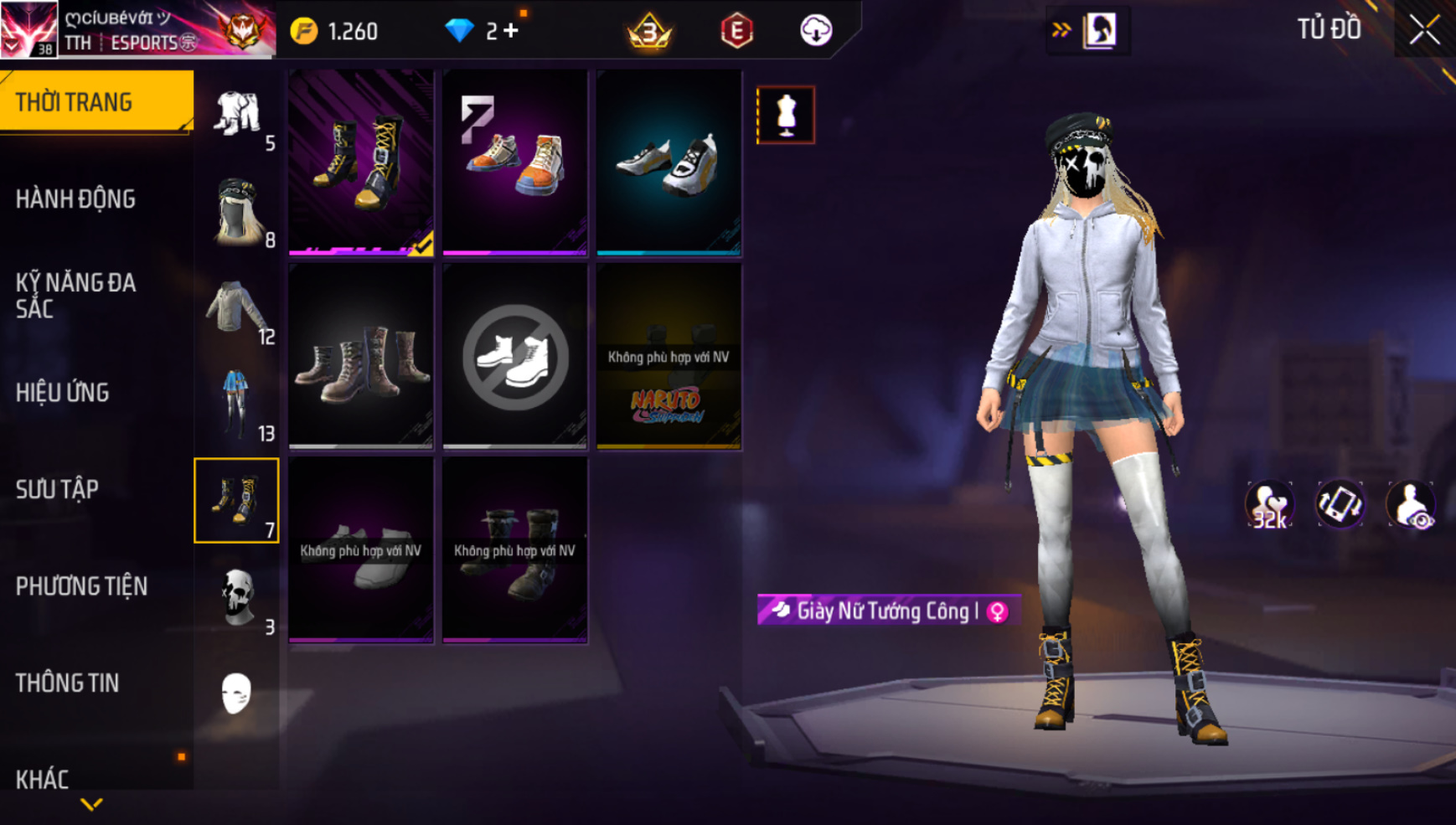1456x825 pixels.
Task: Close the wardrobe with the X button
Action: click(x=1424, y=30)
